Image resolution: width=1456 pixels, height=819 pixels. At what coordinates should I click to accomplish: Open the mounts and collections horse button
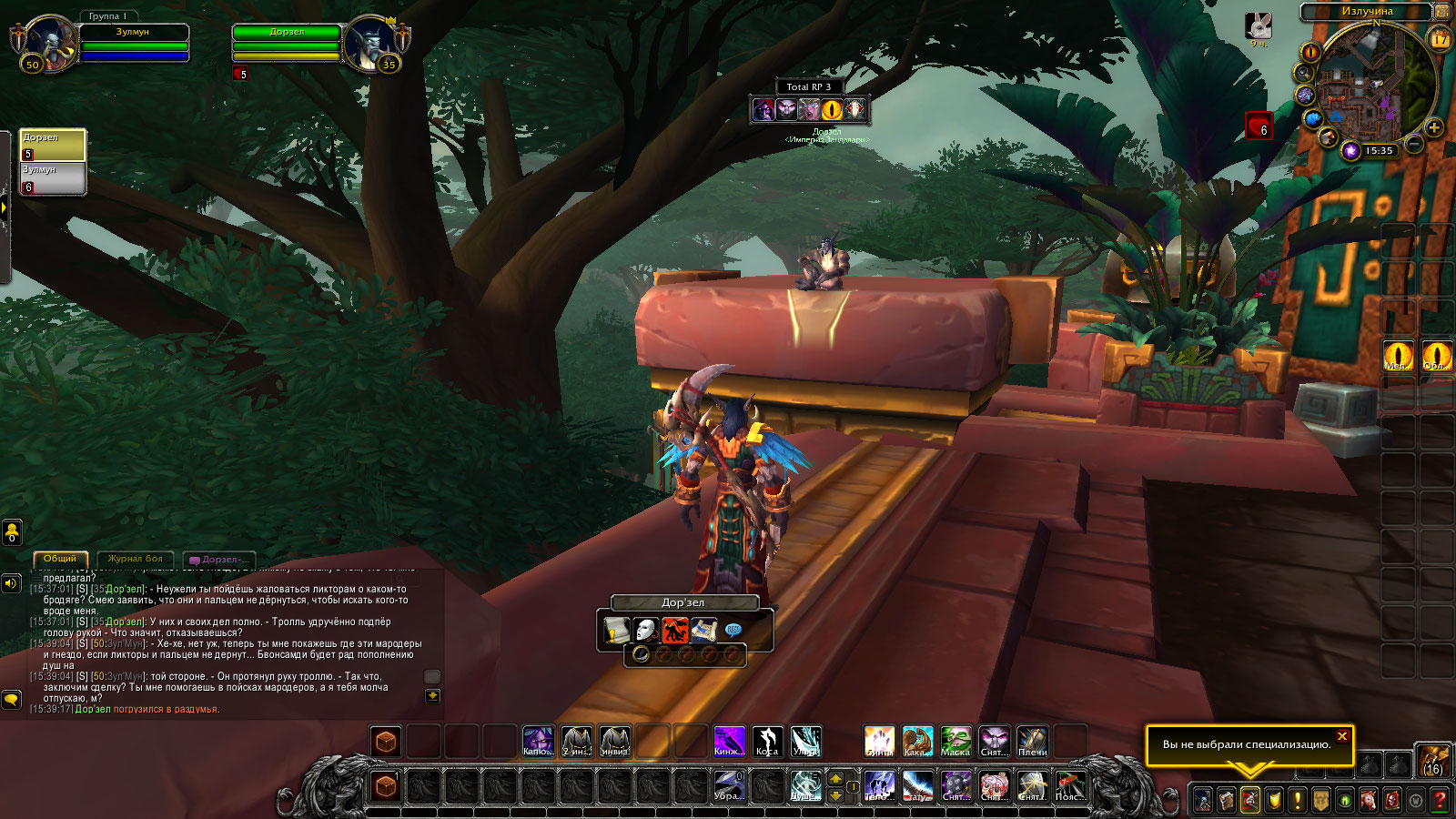coord(1368,801)
